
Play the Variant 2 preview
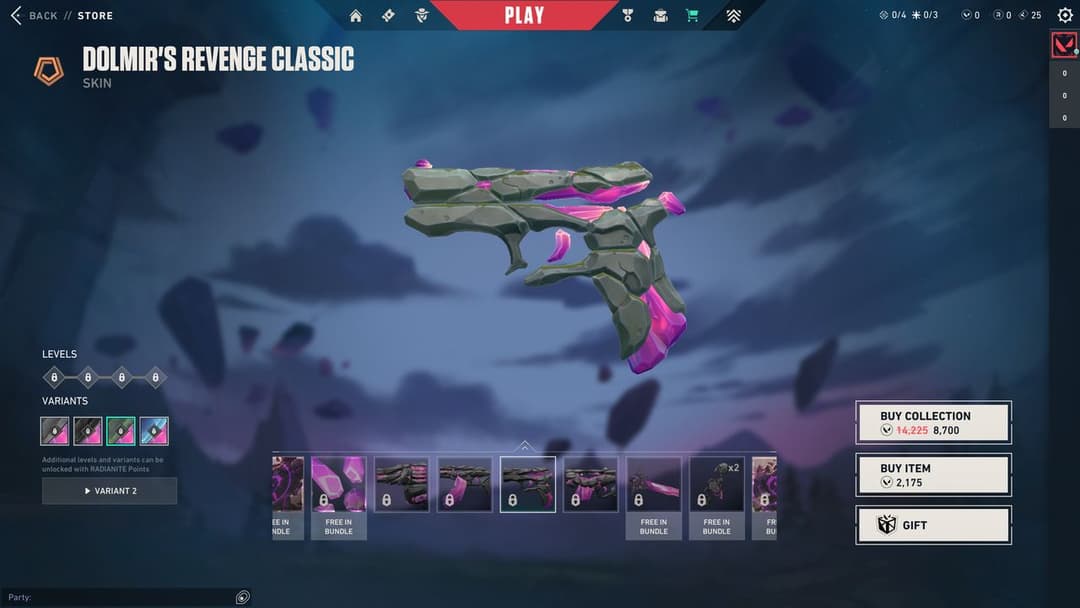click(x=110, y=491)
